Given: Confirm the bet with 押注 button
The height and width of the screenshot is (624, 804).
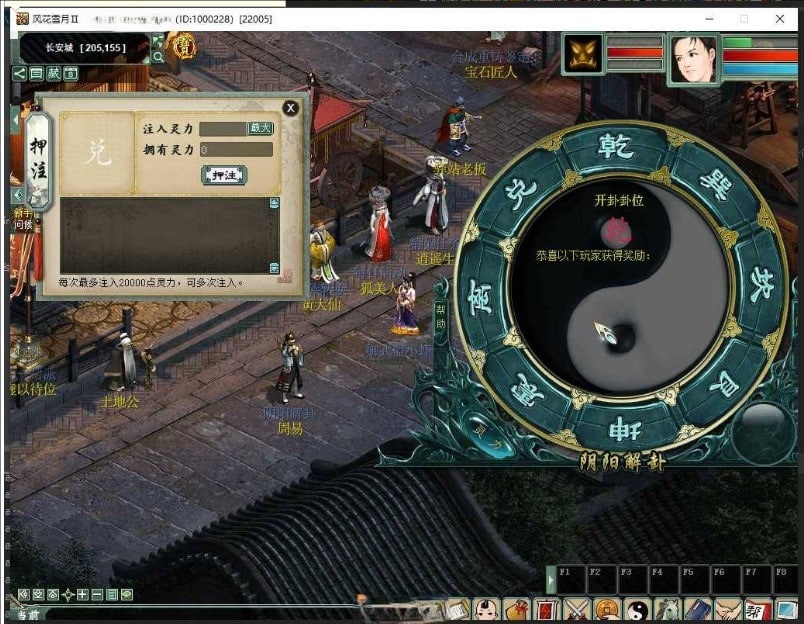Looking at the screenshot, I should click(x=224, y=175).
